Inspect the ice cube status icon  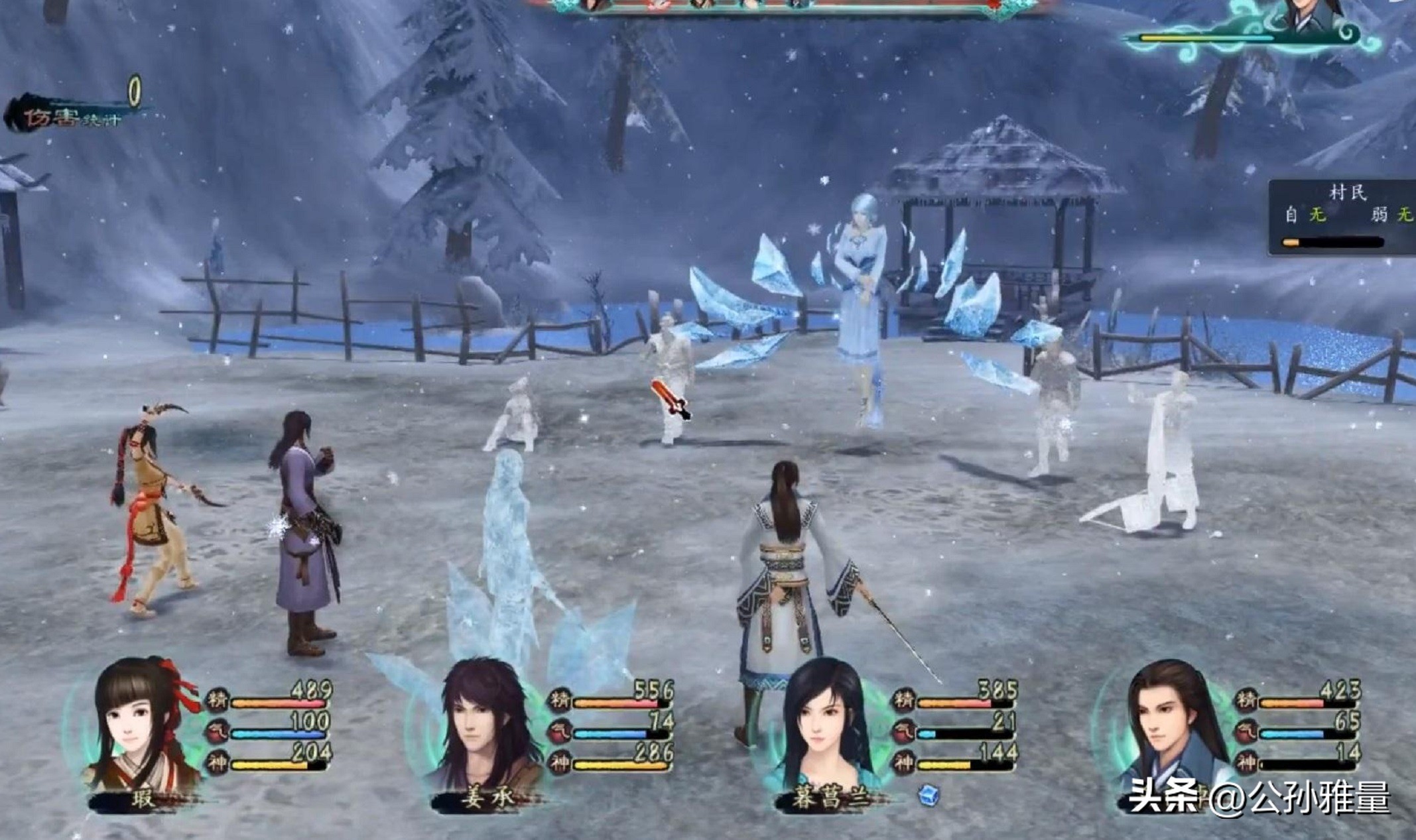[x=929, y=795]
